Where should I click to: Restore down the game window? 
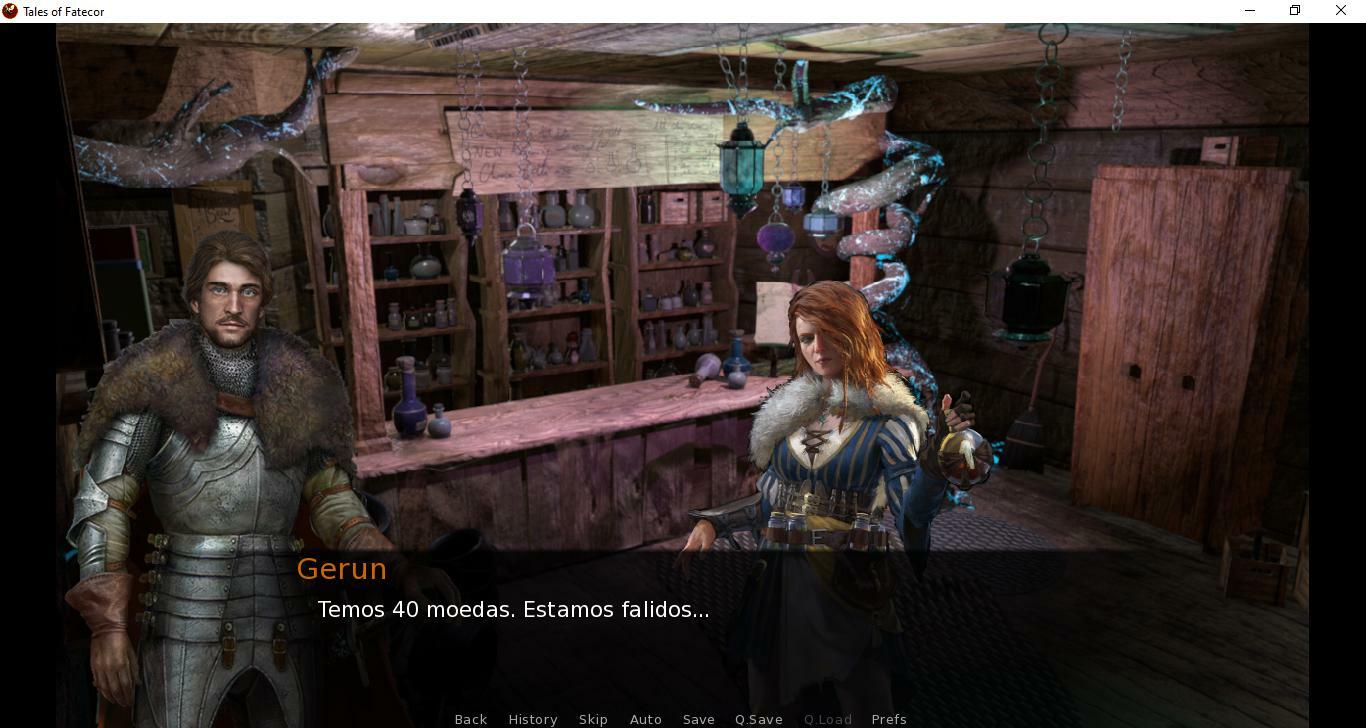click(1294, 10)
